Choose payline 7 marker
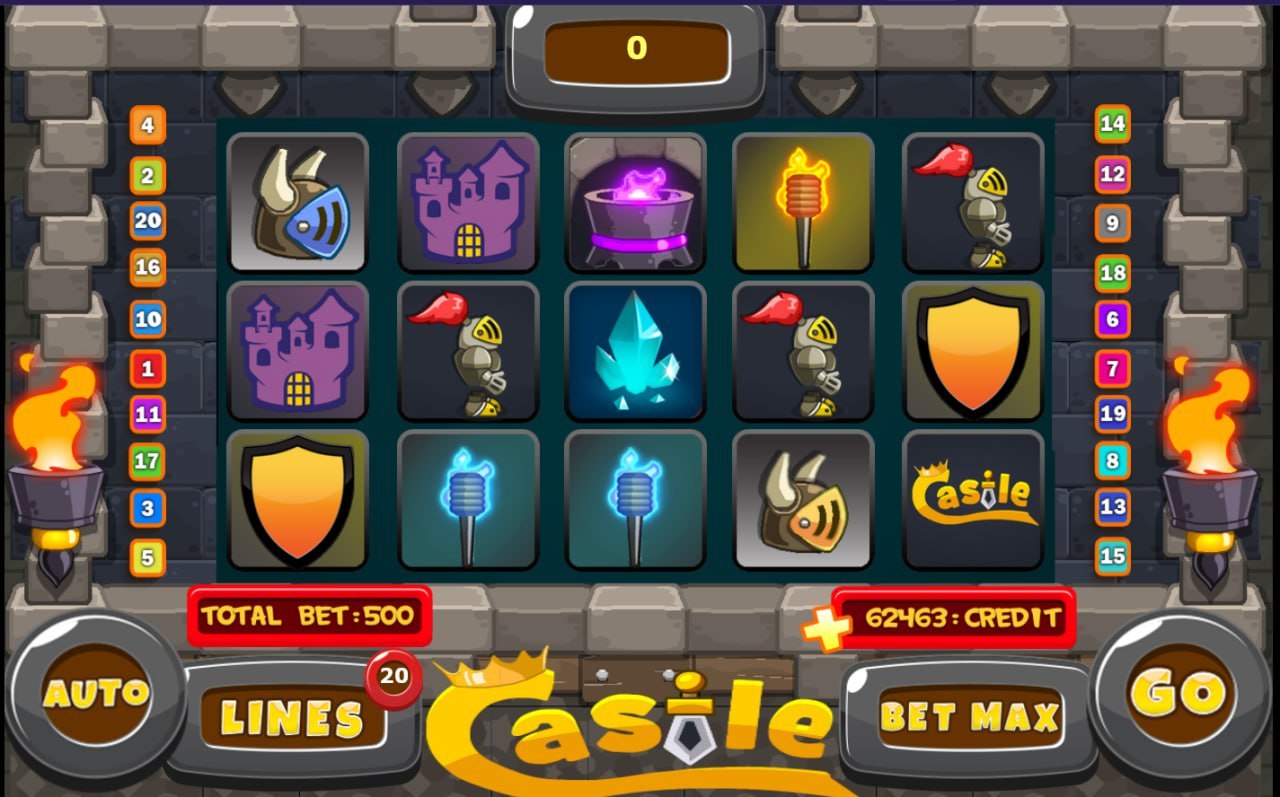 point(1112,369)
